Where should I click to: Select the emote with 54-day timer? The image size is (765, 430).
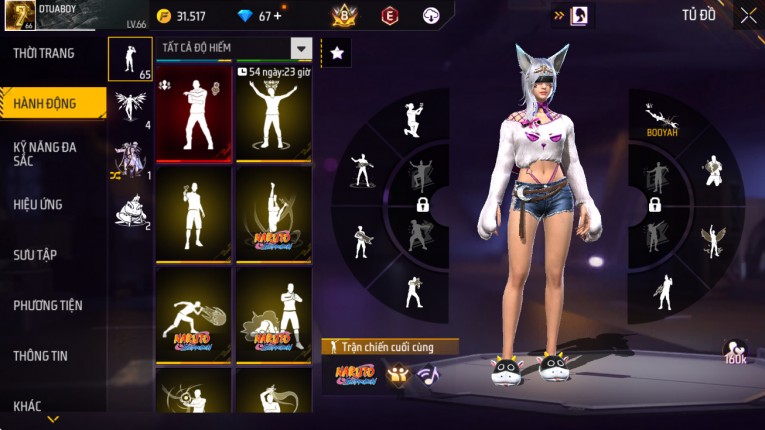(x=273, y=112)
